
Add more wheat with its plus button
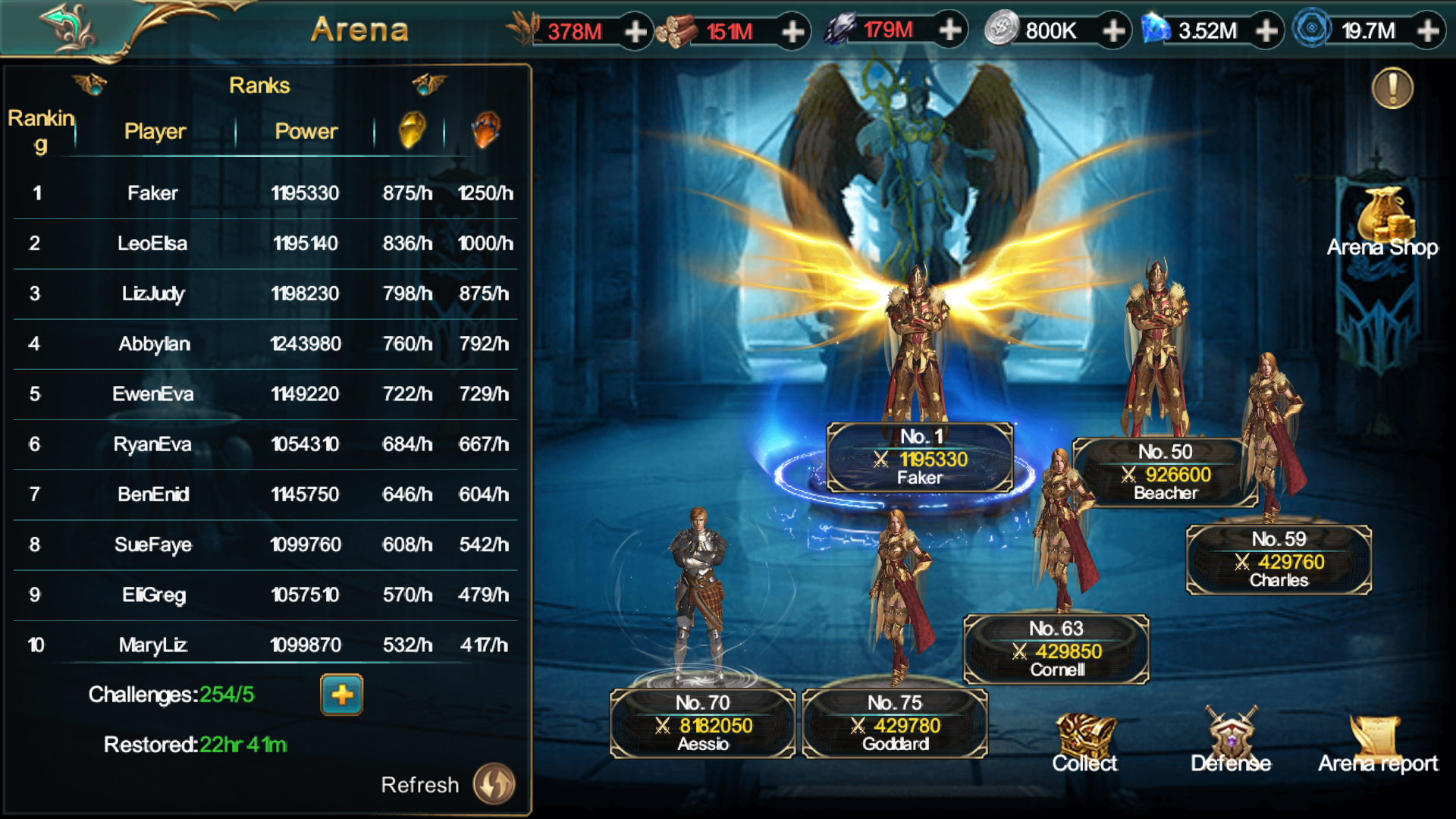[635, 31]
